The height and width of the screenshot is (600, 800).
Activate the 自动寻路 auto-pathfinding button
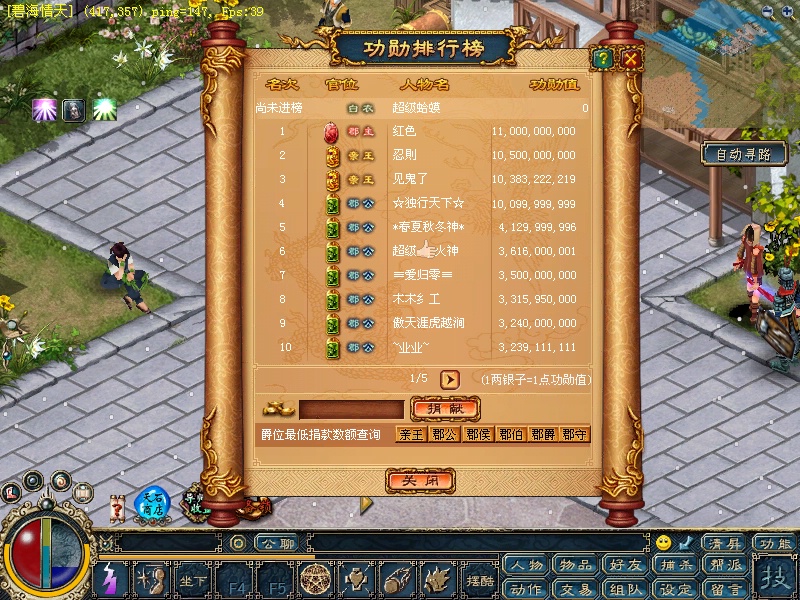pyautogui.click(x=743, y=154)
